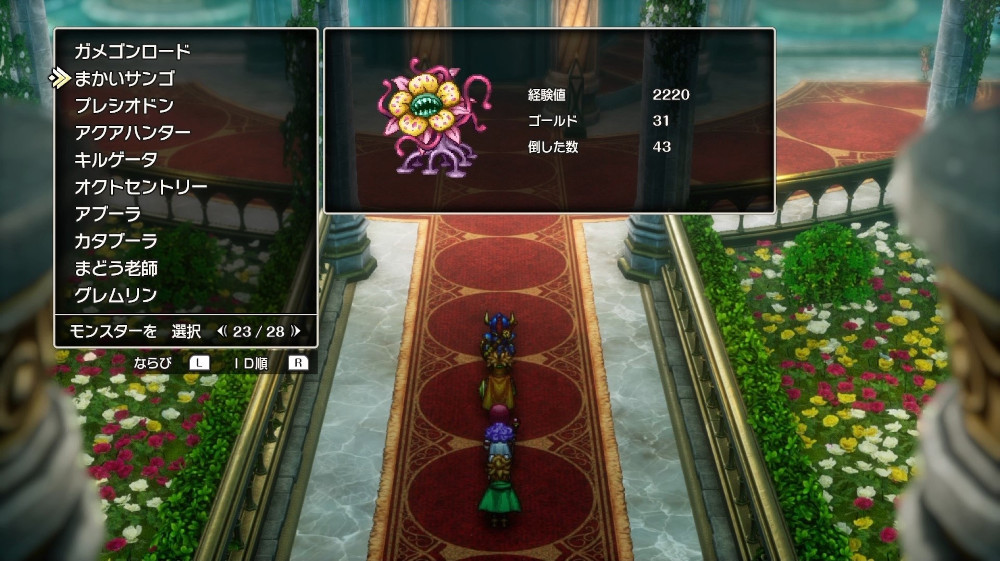1000x561 pixels.
Task: Choose the まかいサンゴ entry
Action: coord(124,78)
